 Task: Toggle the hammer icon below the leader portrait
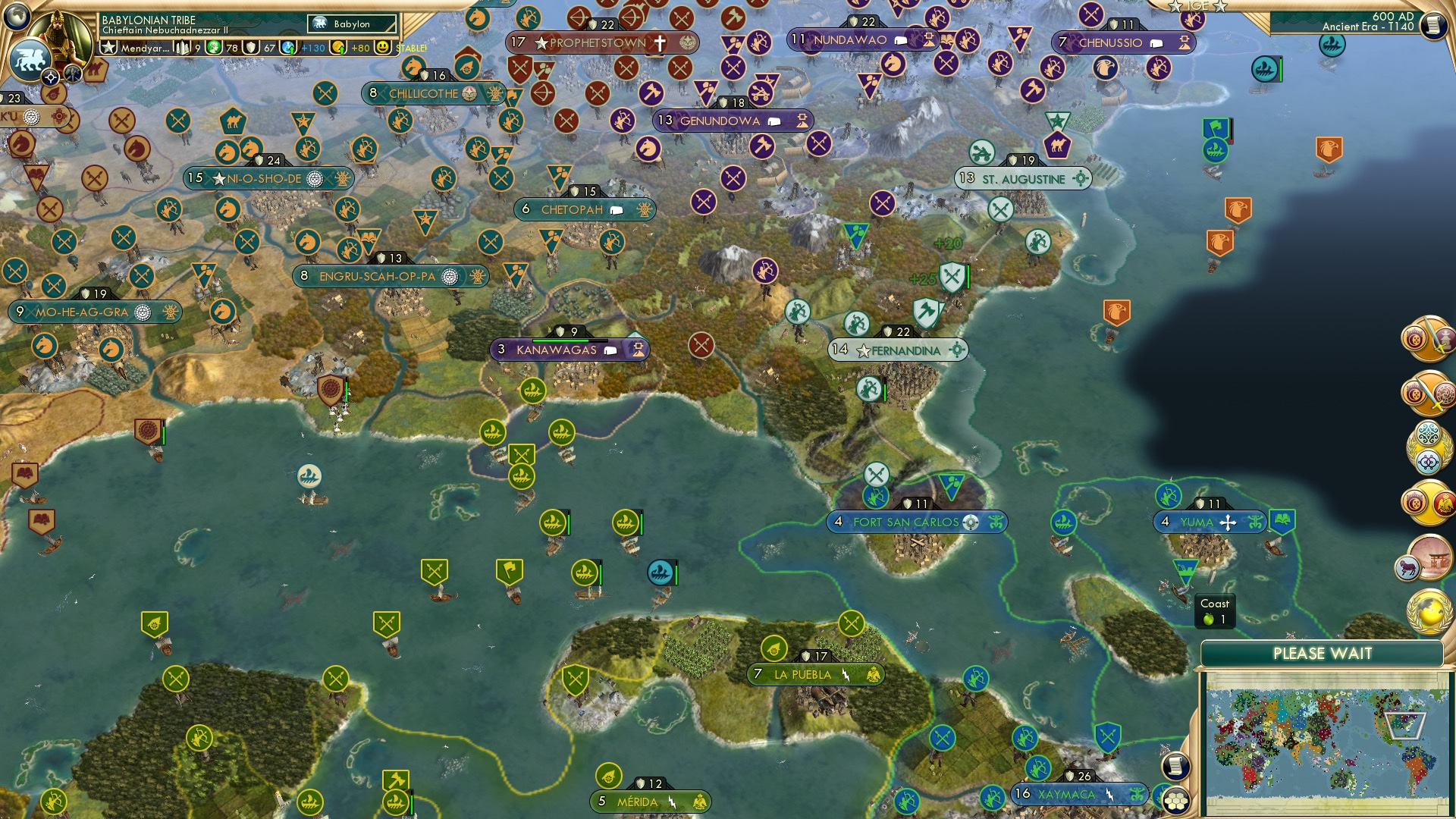click(x=72, y=74)
